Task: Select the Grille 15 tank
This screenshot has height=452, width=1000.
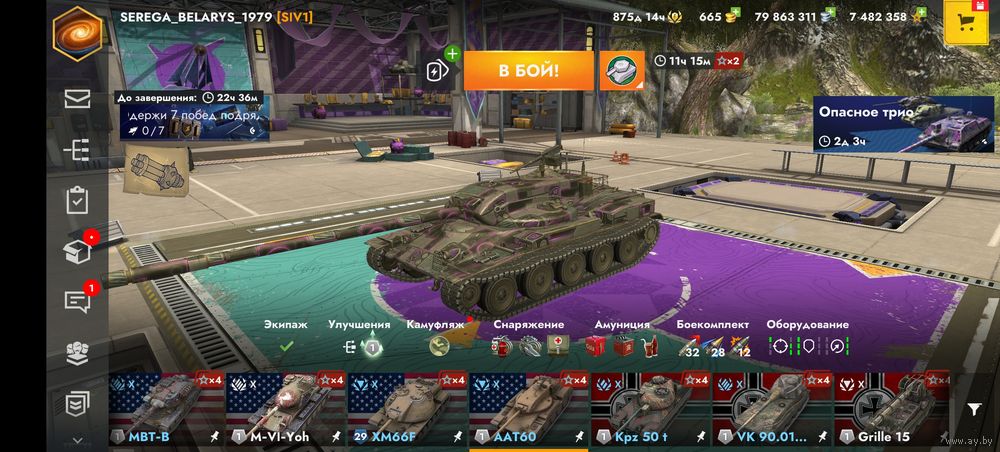Action: pyautogui.click(x=893, y=408)
